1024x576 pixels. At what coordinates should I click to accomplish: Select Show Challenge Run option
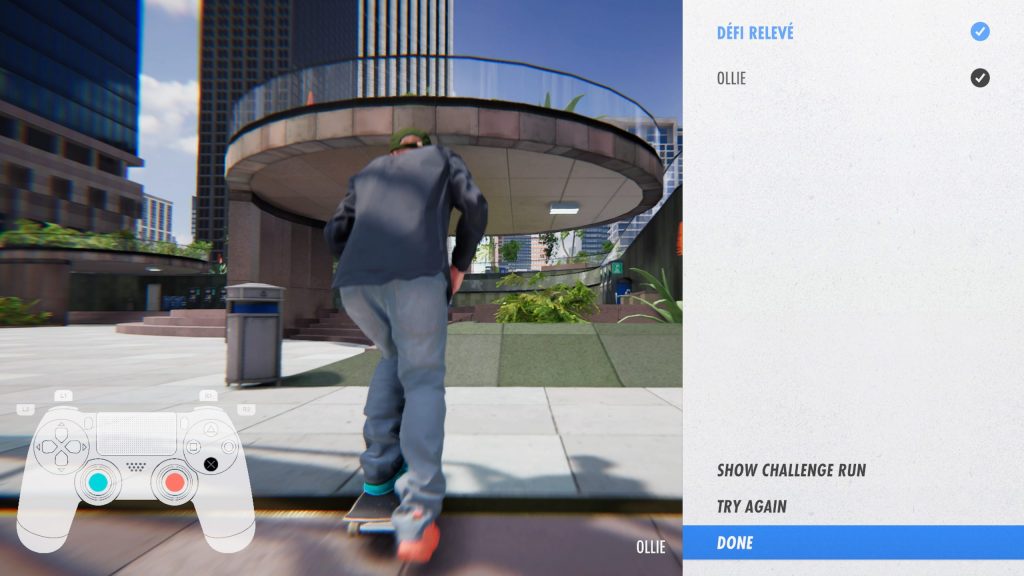(791, 470)
